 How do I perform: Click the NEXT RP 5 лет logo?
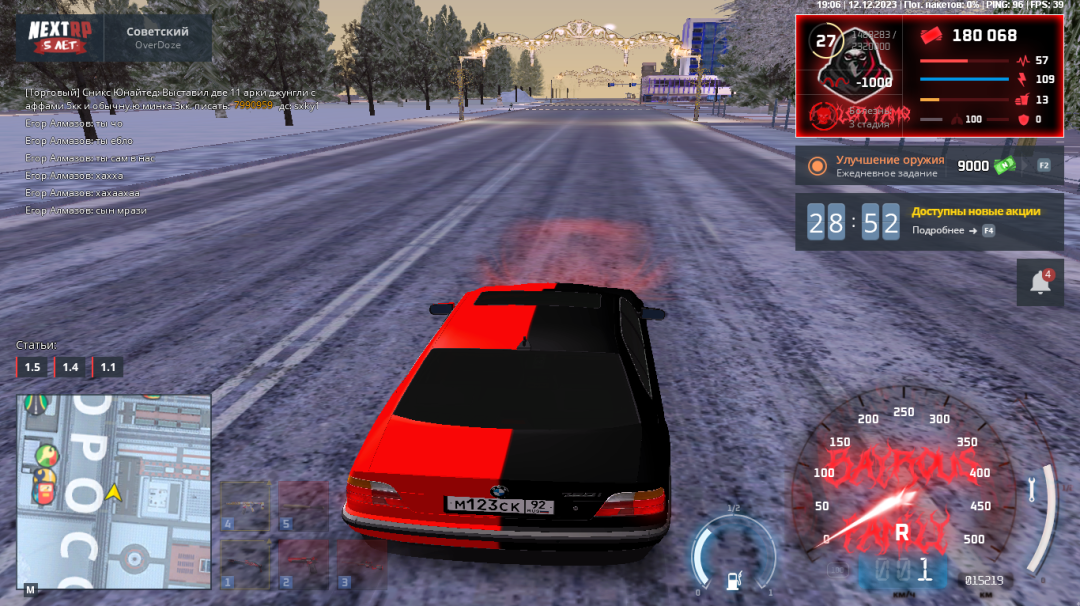pos(60,37)
